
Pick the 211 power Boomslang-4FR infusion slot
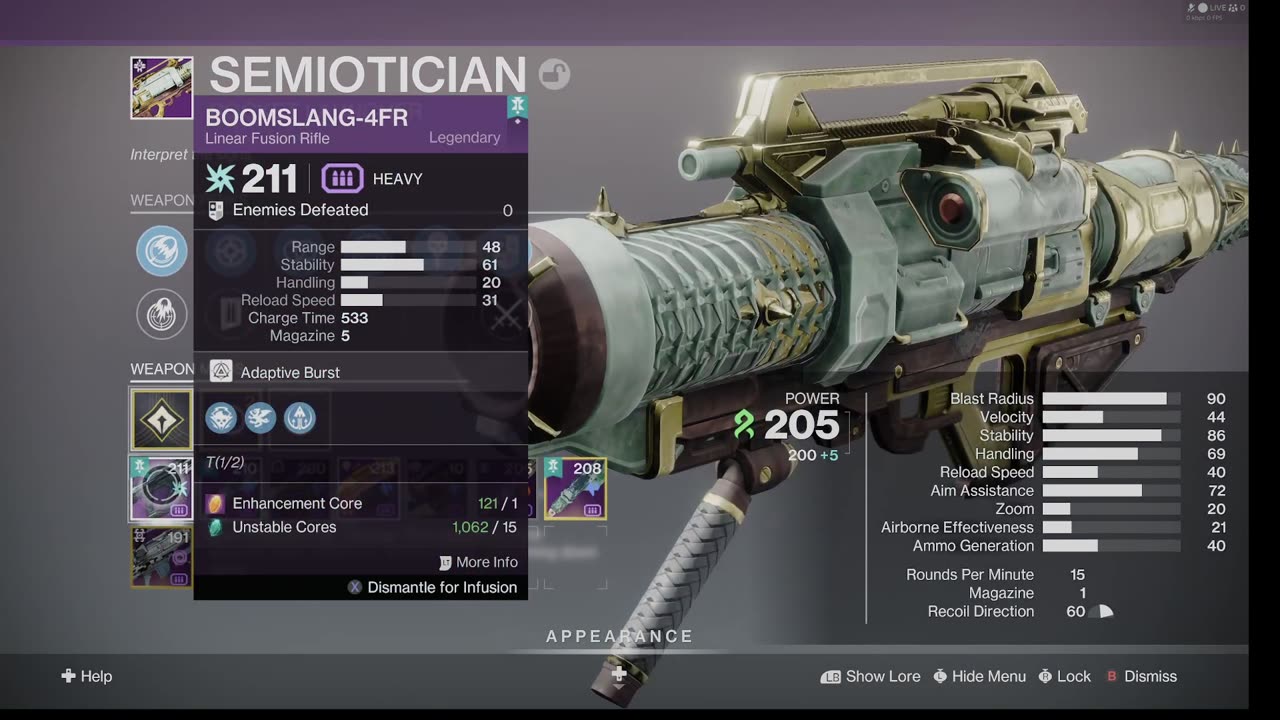(x=161, y=488)
